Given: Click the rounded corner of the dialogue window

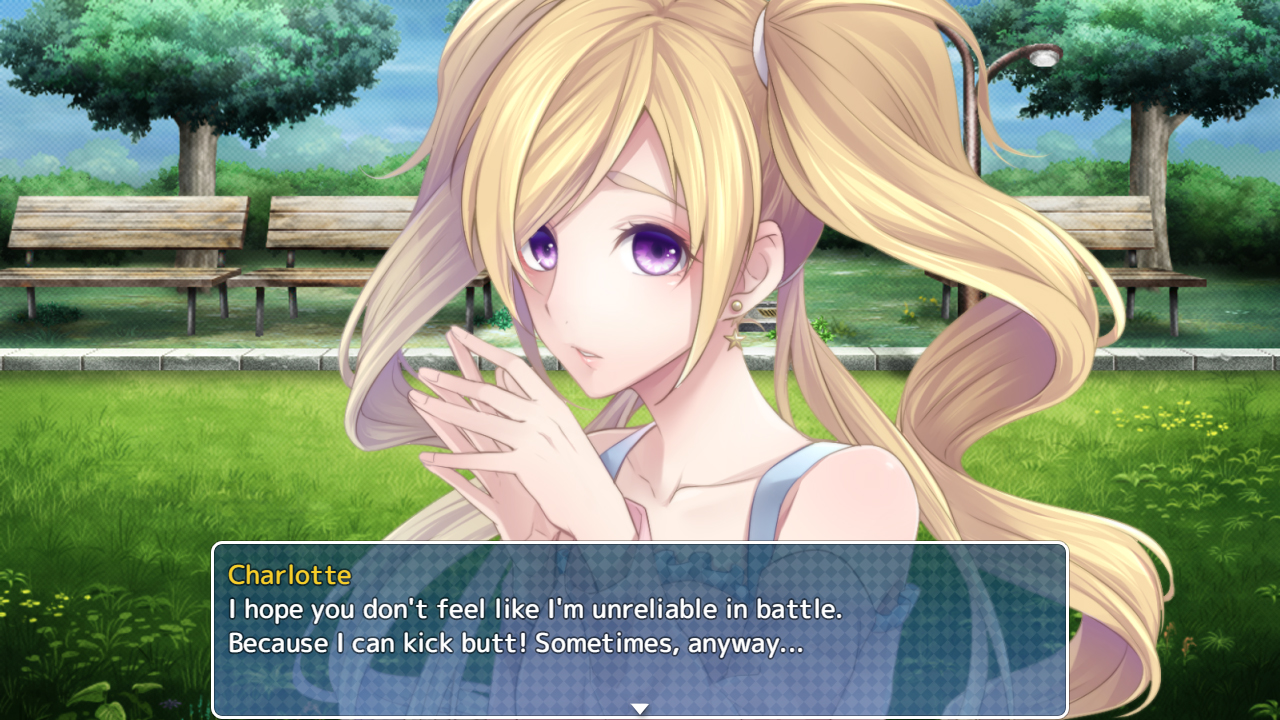Looking at the screenshot, I should click(223, 551).
